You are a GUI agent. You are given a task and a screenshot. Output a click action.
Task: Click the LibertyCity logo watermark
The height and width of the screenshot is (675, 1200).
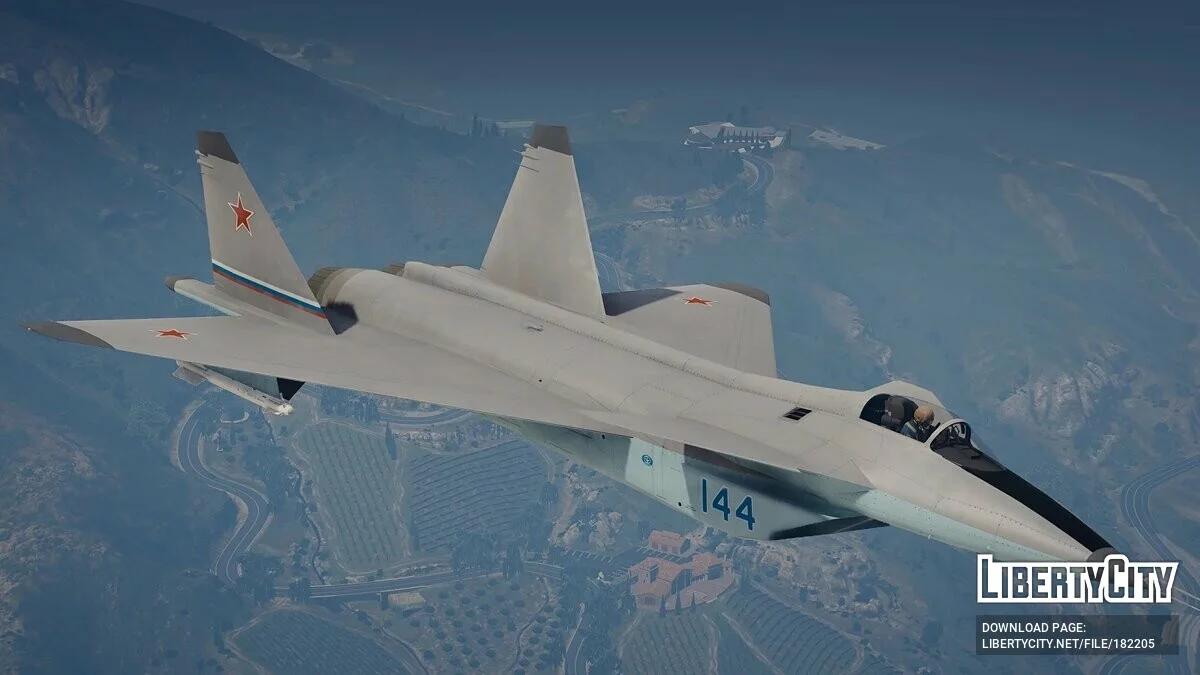pyautogui.click(x=1077, y=579)
